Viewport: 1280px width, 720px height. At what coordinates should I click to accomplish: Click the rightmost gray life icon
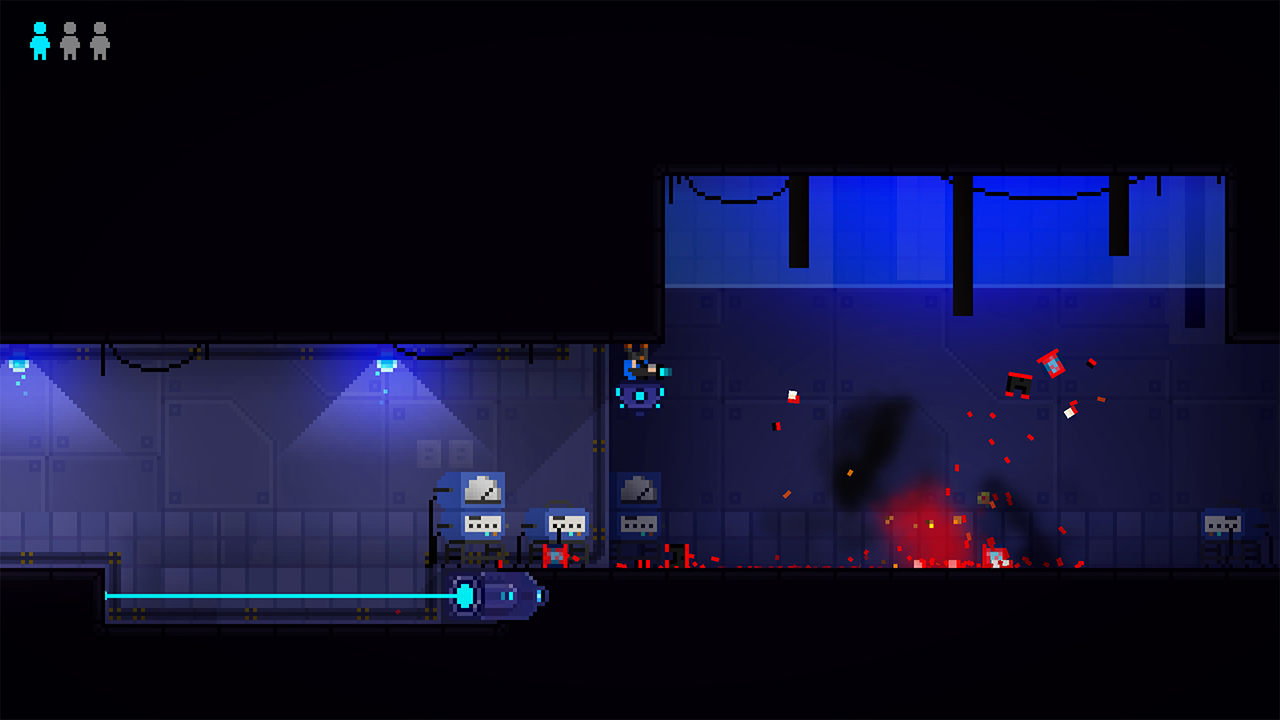click(x=98, y=42)
